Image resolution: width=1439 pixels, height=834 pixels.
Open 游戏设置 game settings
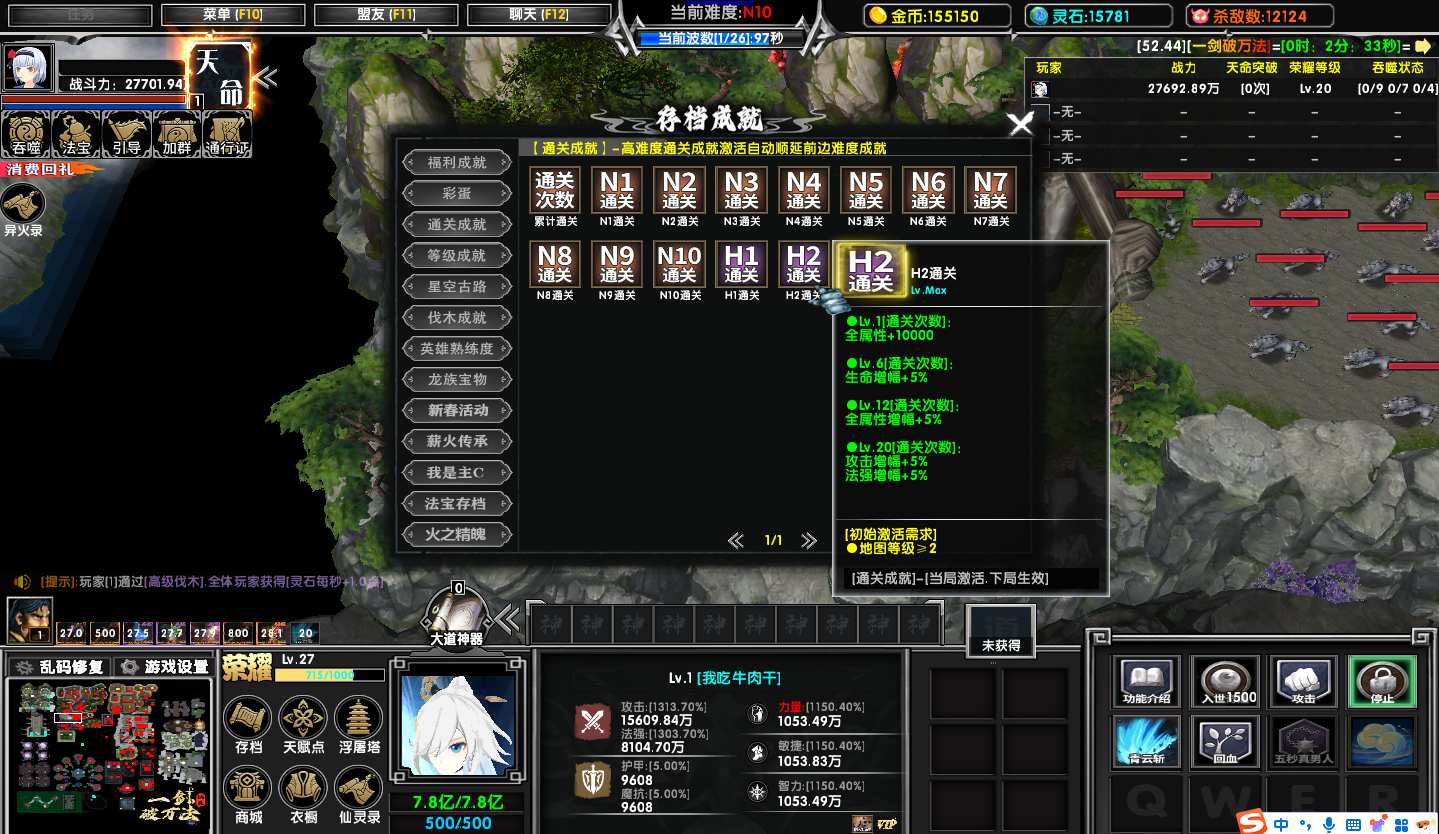click(165, 667)
